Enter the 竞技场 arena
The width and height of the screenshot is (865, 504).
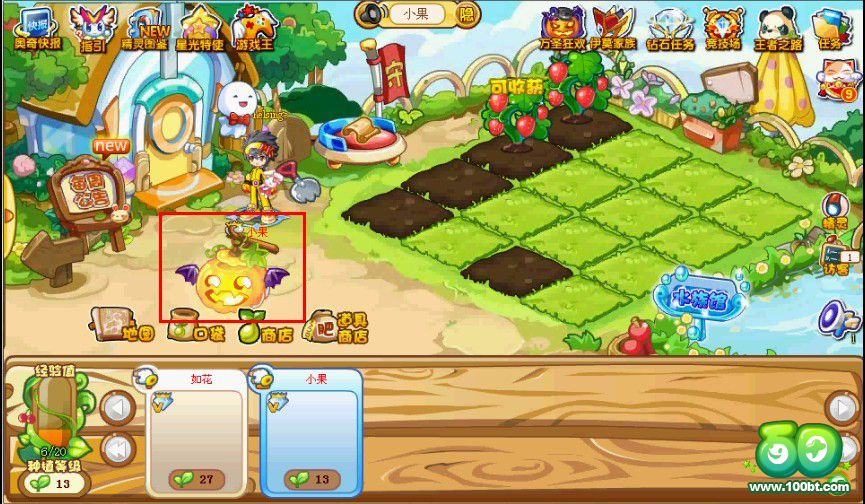click(722, 28)
